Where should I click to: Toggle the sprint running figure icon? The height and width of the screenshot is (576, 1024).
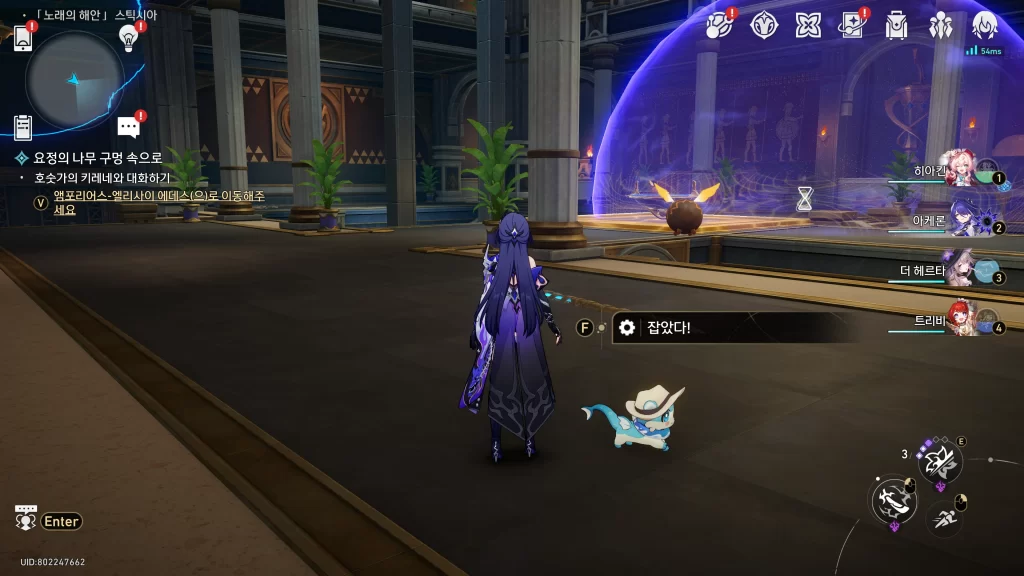coord(944,517)
